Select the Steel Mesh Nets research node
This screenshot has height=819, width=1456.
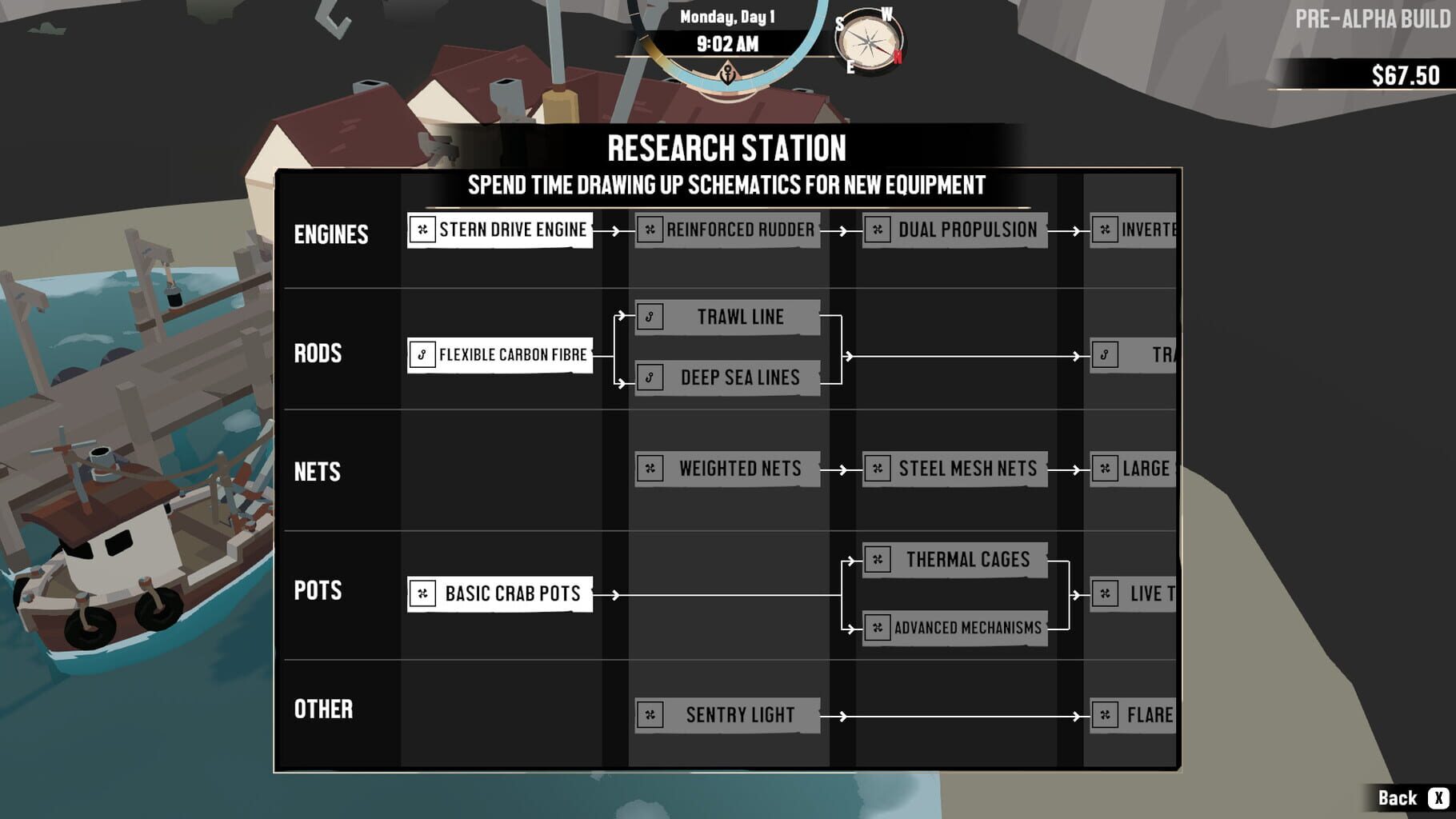pyautogui.click(x=954, y=469)
